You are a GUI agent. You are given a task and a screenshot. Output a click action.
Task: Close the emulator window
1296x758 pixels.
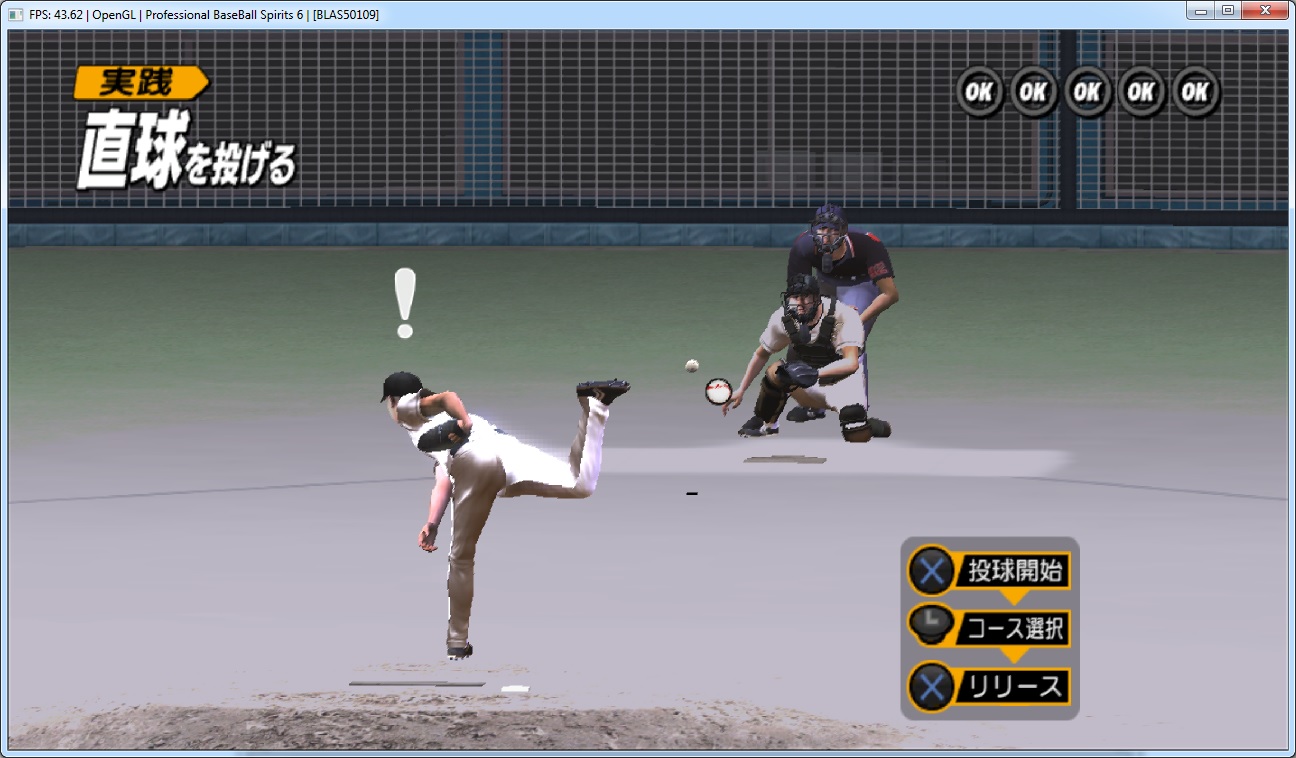[1266, 11]
